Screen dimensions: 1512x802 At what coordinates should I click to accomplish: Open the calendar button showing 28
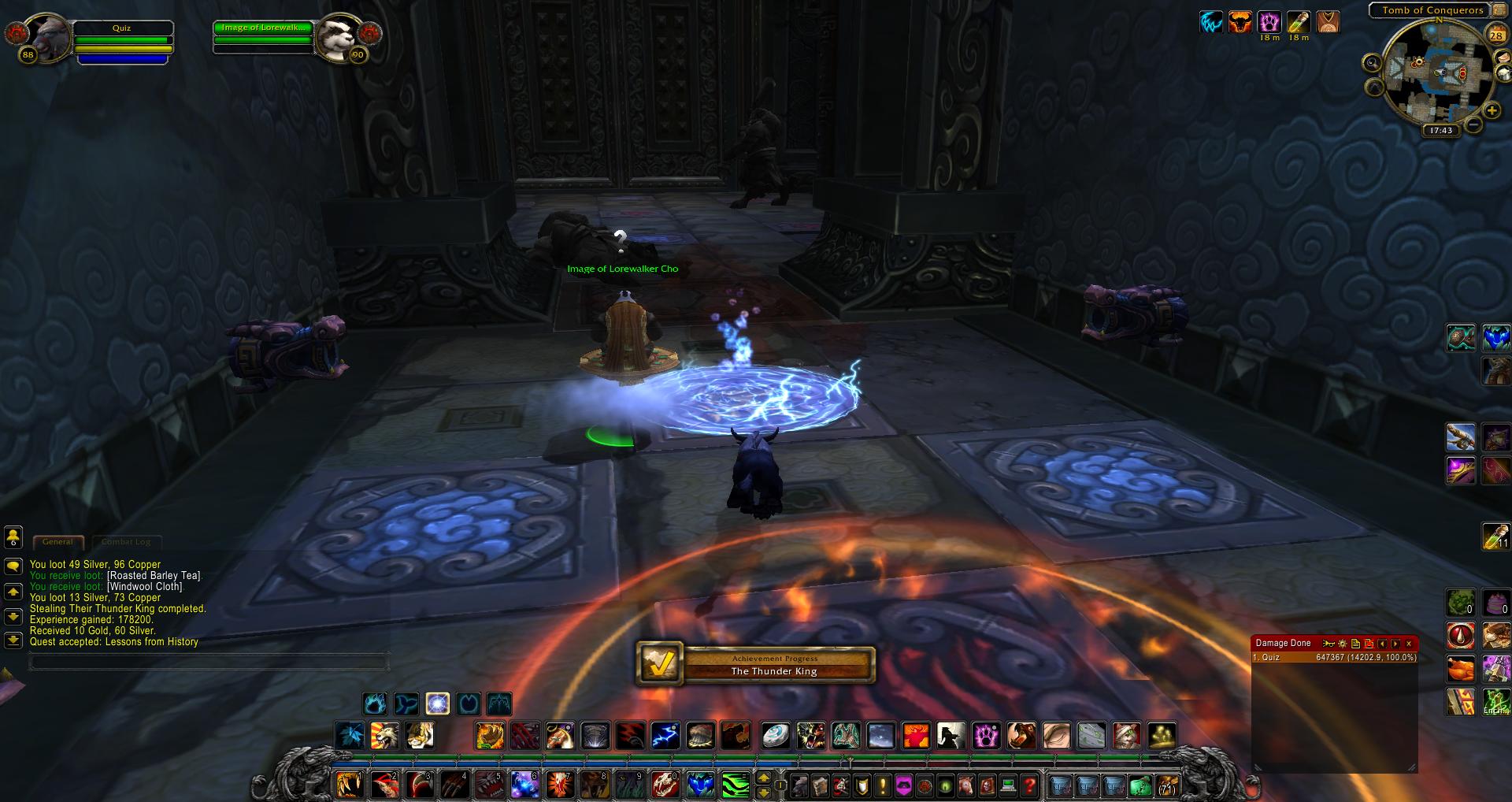pyautogui.click(x=1495, y=34)
